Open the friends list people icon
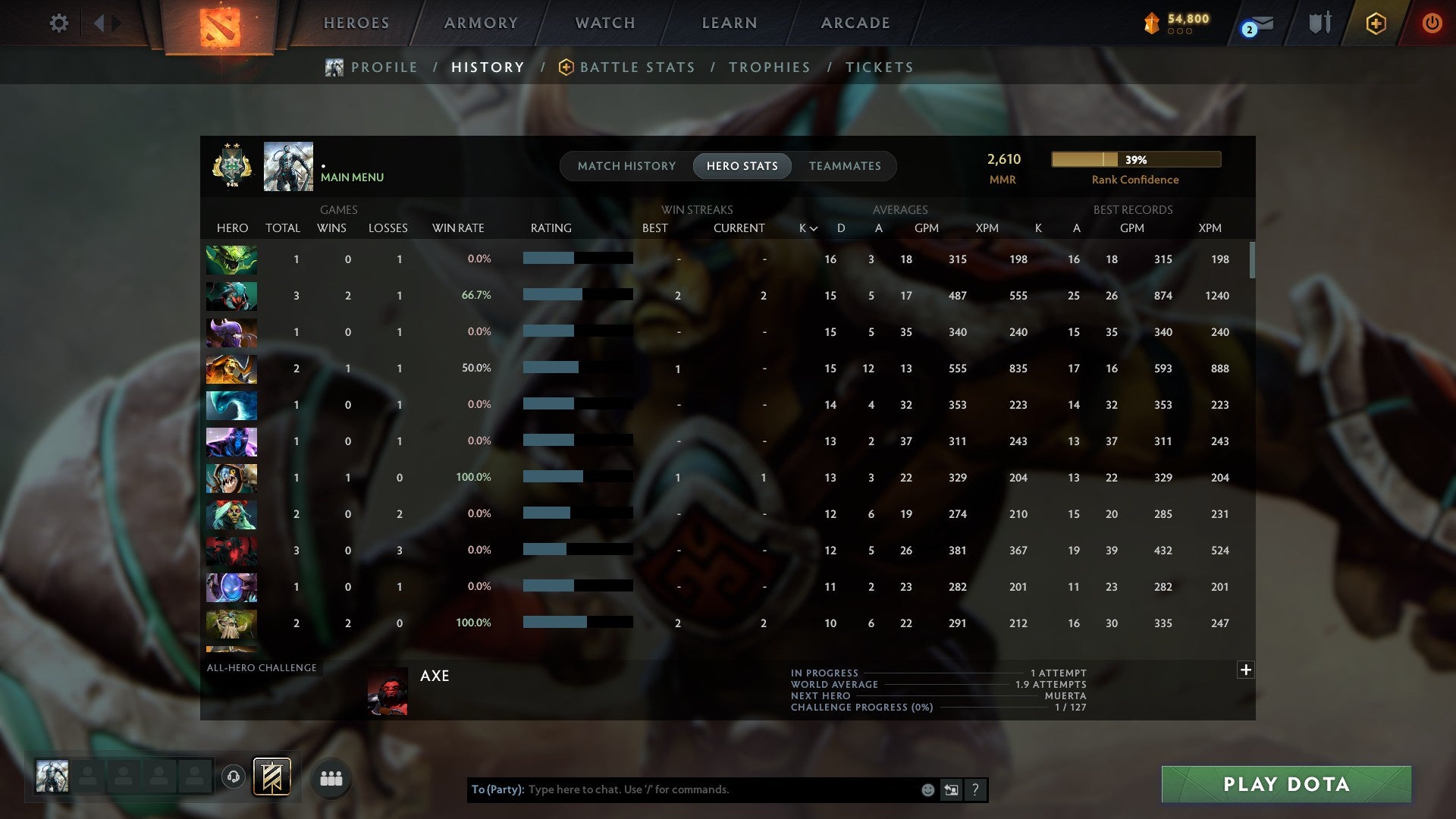Screen dimensions: 1456x819 tap(331, 777)
